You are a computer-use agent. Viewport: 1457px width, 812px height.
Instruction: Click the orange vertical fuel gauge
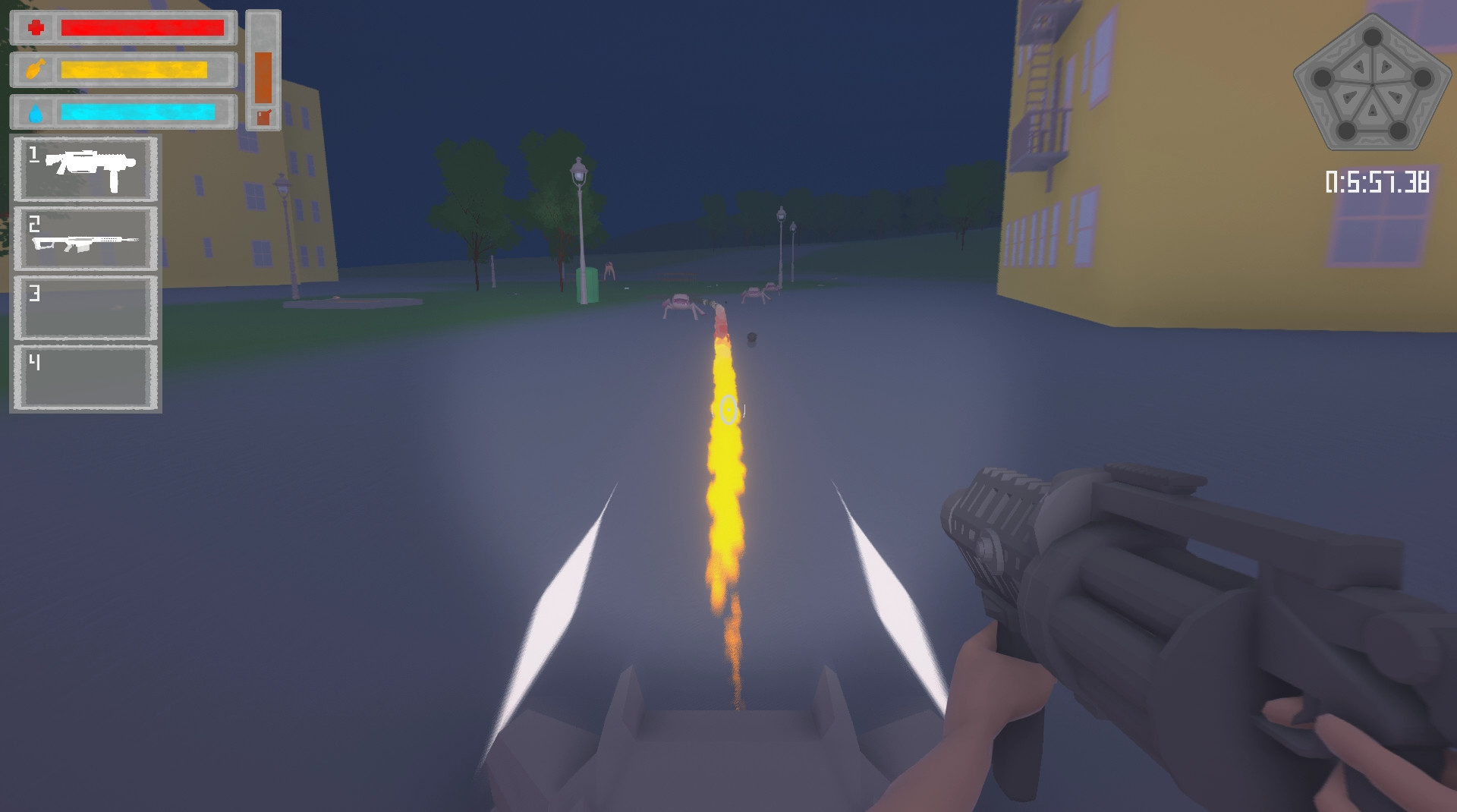click(262, 76)
